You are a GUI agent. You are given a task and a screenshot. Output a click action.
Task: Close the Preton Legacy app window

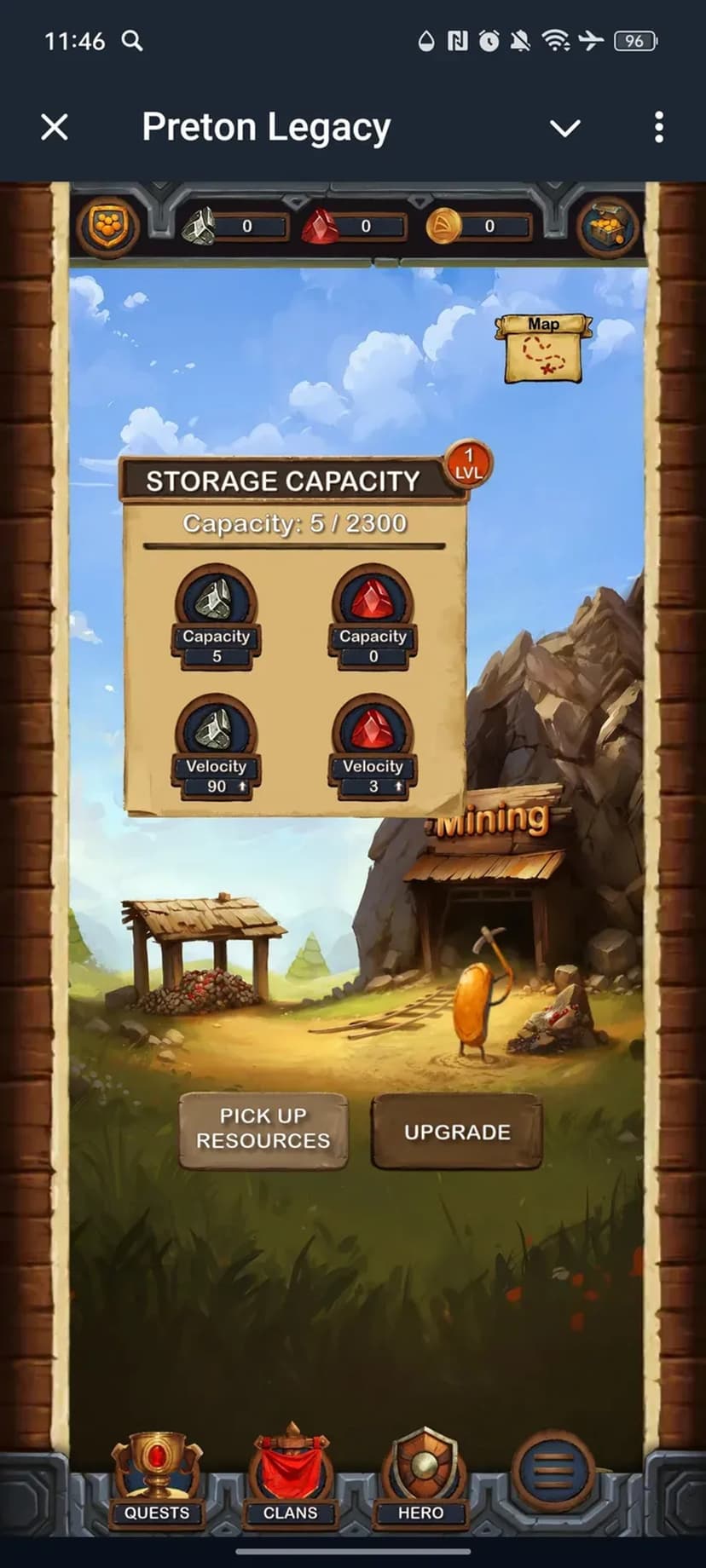(55, 128)
